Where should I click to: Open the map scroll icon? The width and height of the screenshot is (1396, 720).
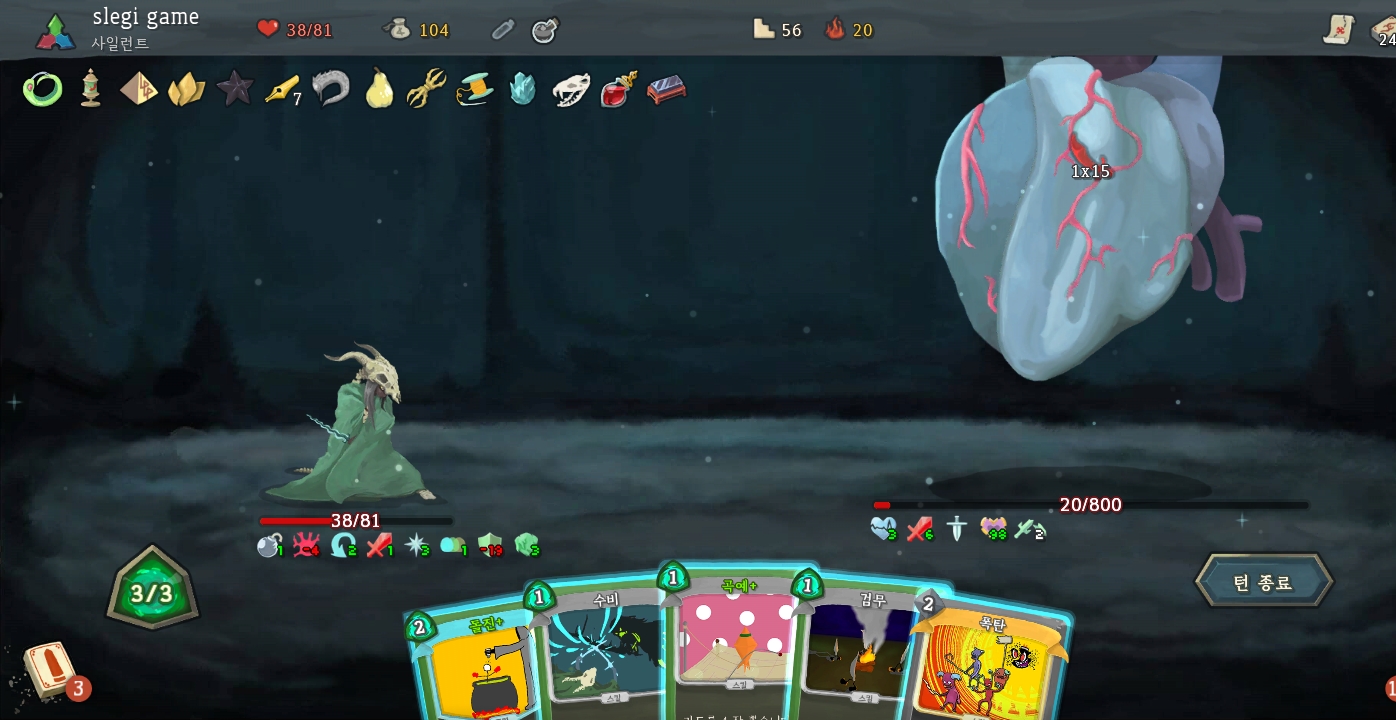click(x=1338, y=31)
